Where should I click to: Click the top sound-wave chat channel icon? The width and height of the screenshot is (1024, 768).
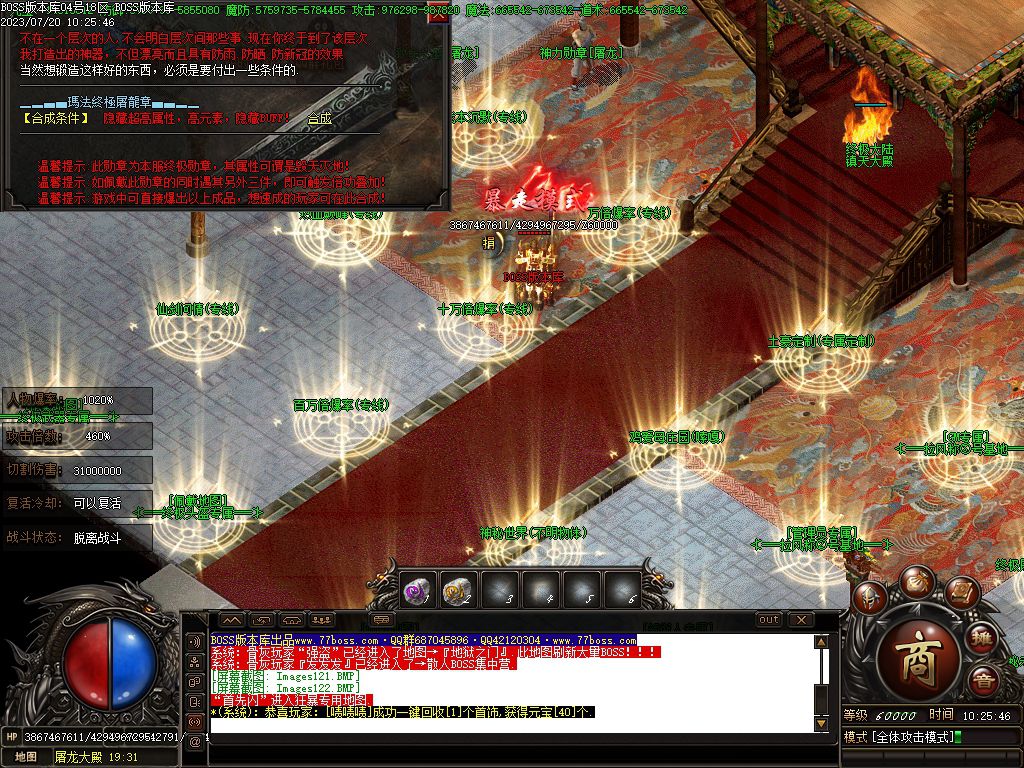tap(195, 641)
